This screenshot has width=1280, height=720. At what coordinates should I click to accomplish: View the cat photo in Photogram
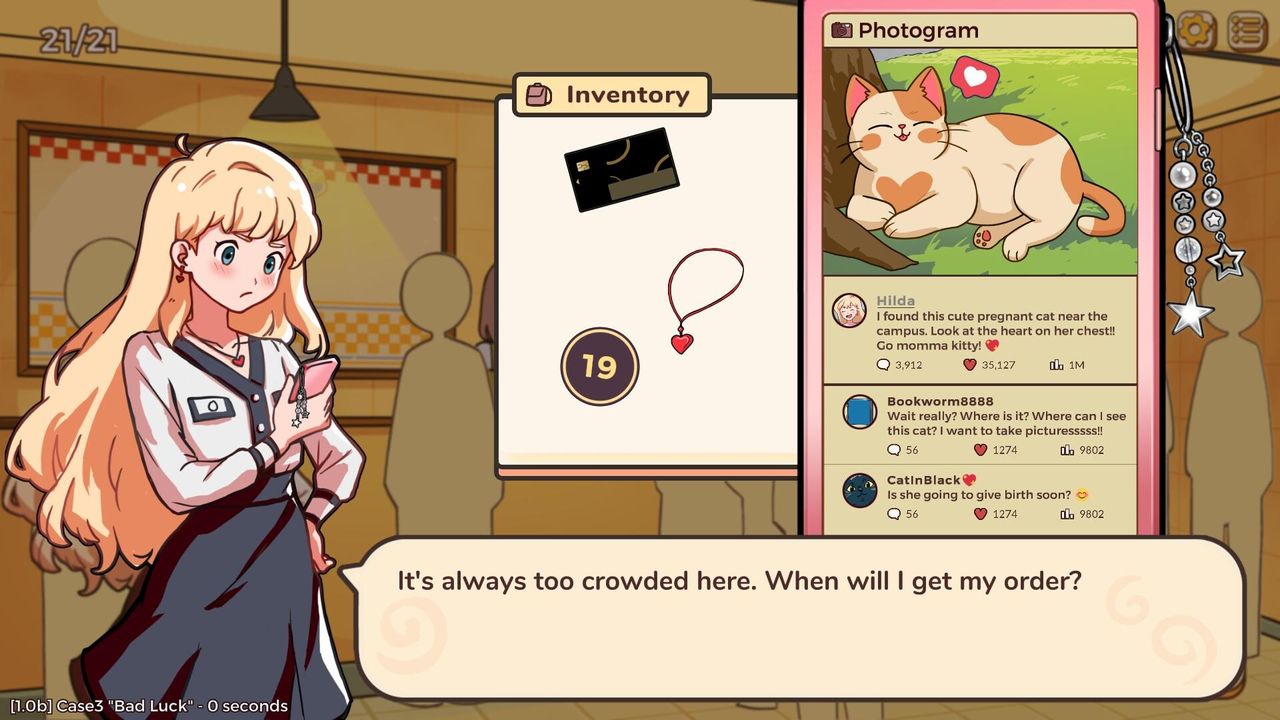click(979, 162)
